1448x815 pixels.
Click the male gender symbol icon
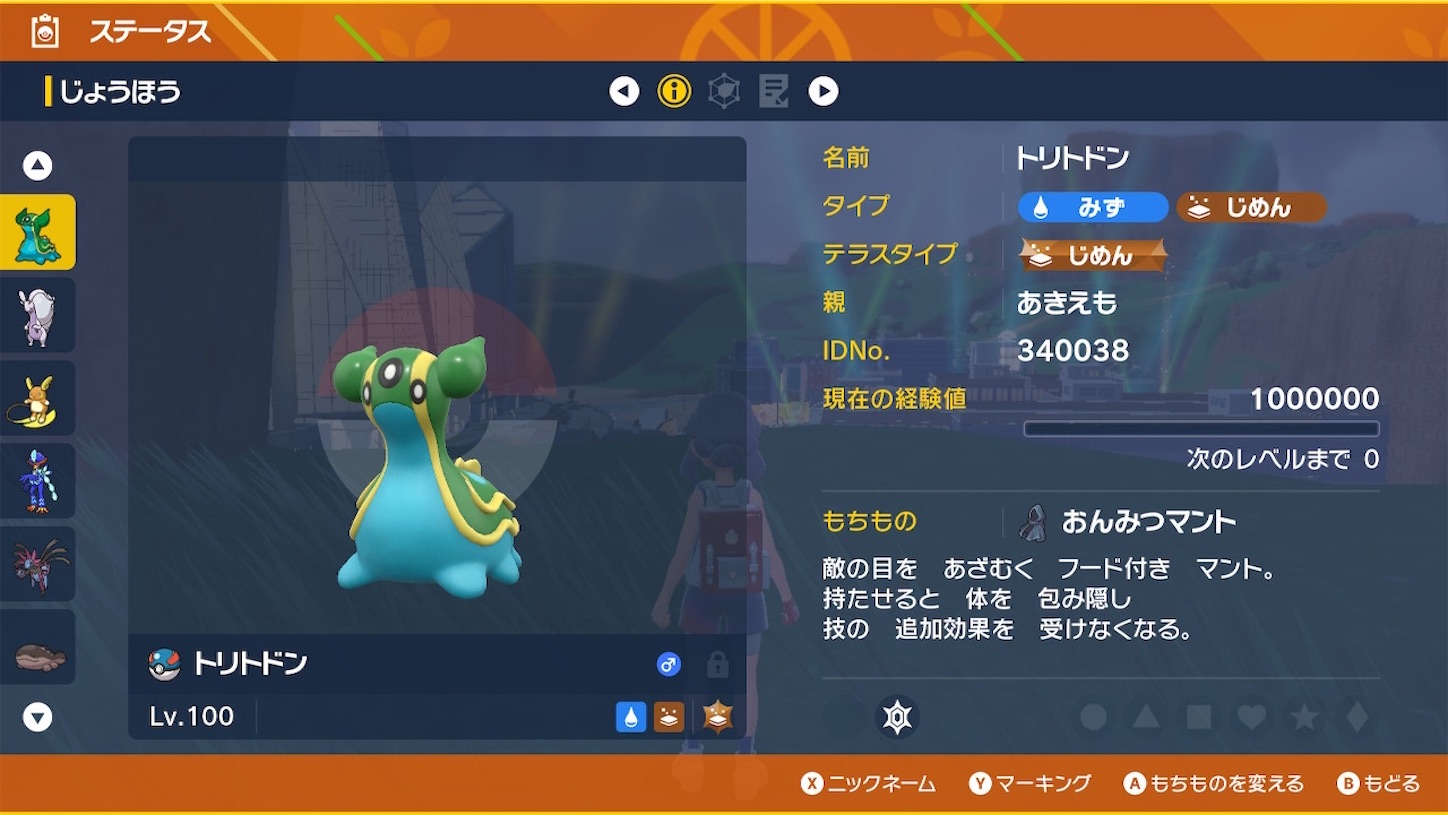(670, 663)
